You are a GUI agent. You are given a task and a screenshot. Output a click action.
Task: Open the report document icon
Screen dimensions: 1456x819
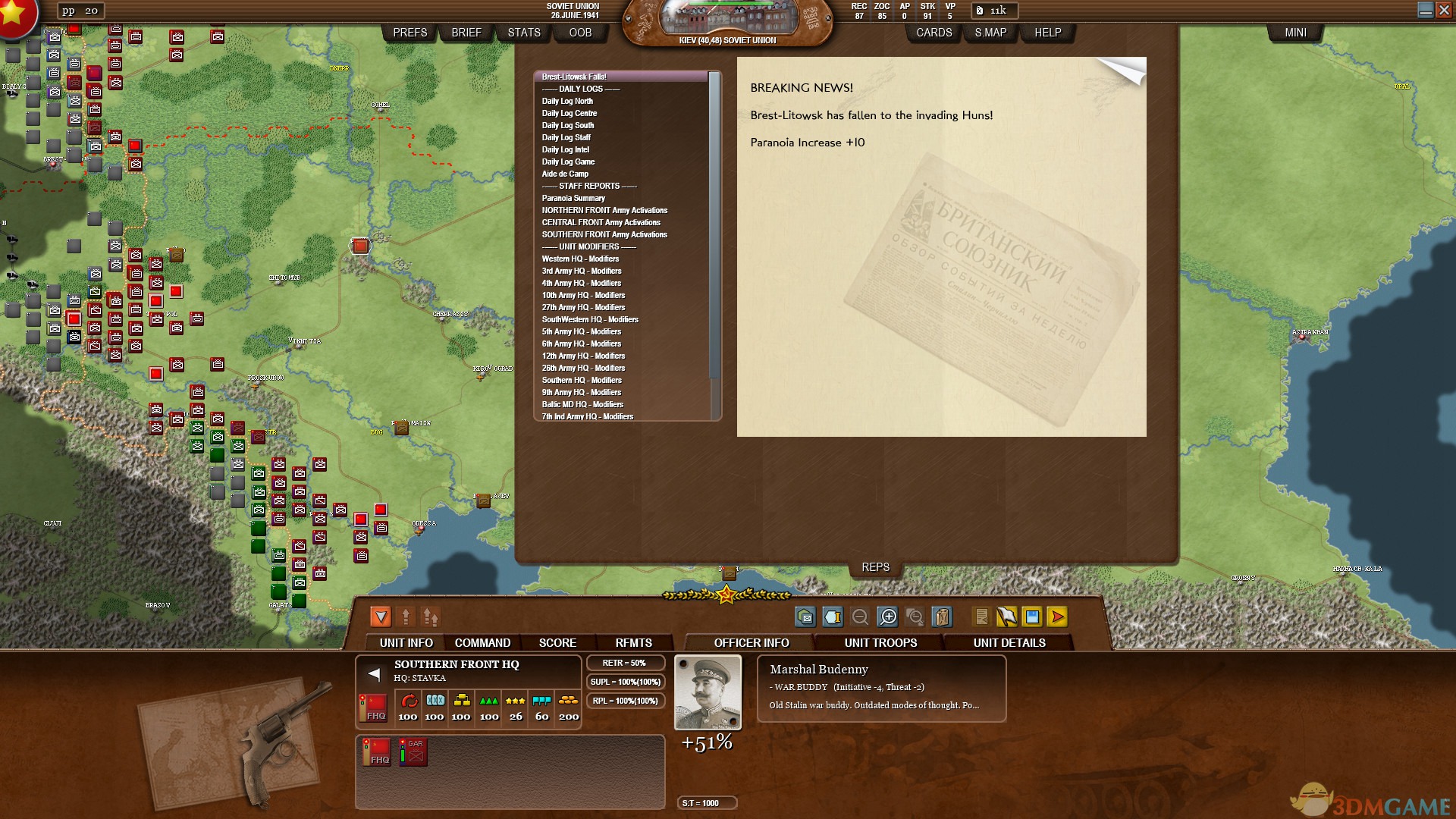click(x=982, y=617)
